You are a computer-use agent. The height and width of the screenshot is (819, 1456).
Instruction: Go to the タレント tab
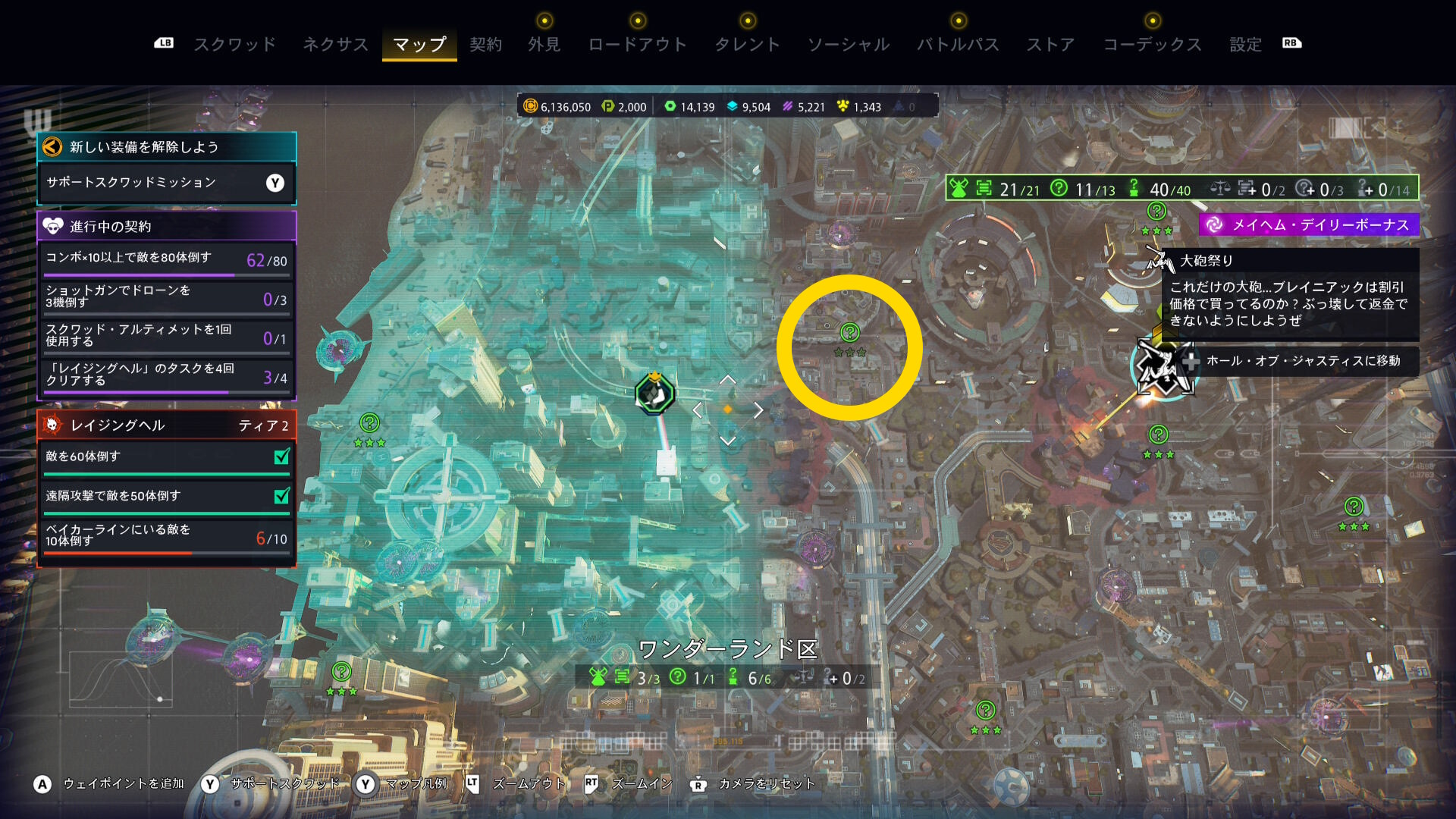(747, 45)
